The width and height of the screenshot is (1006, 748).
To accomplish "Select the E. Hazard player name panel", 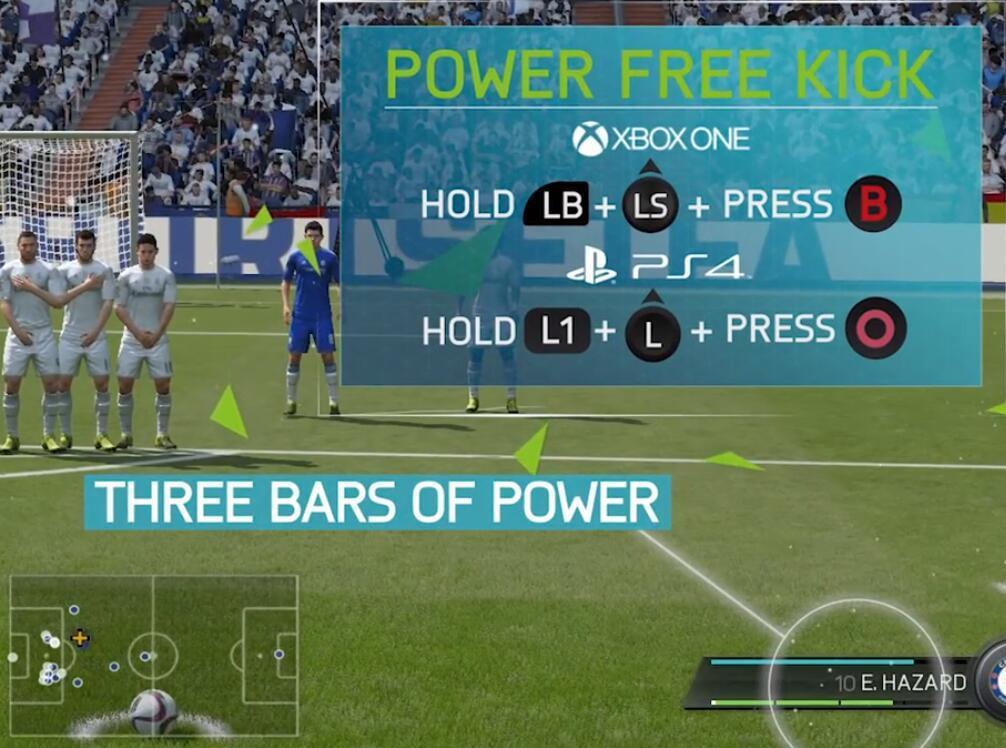I will [x=900, y=683].
